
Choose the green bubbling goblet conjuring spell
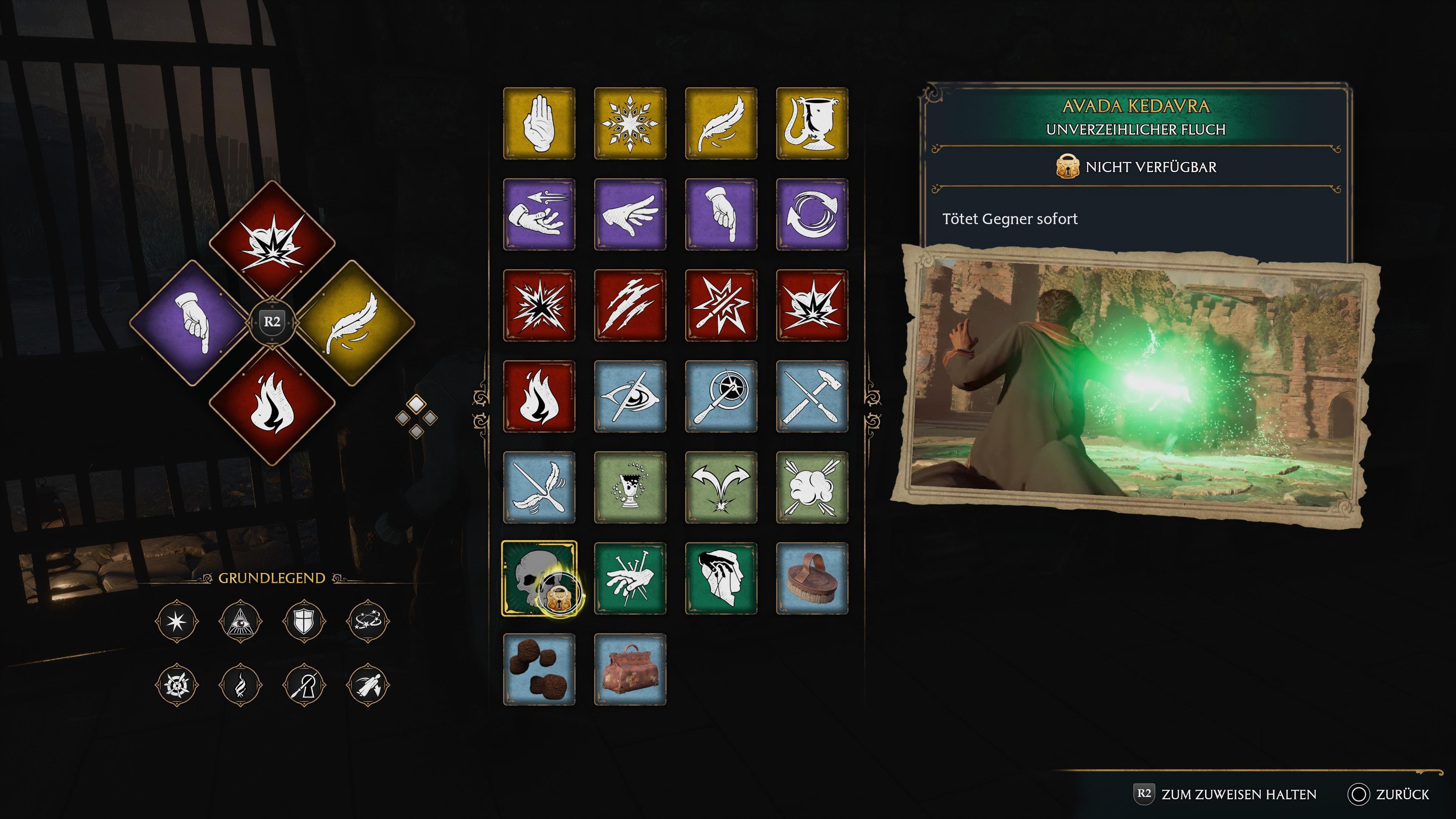tap(630, 487)
